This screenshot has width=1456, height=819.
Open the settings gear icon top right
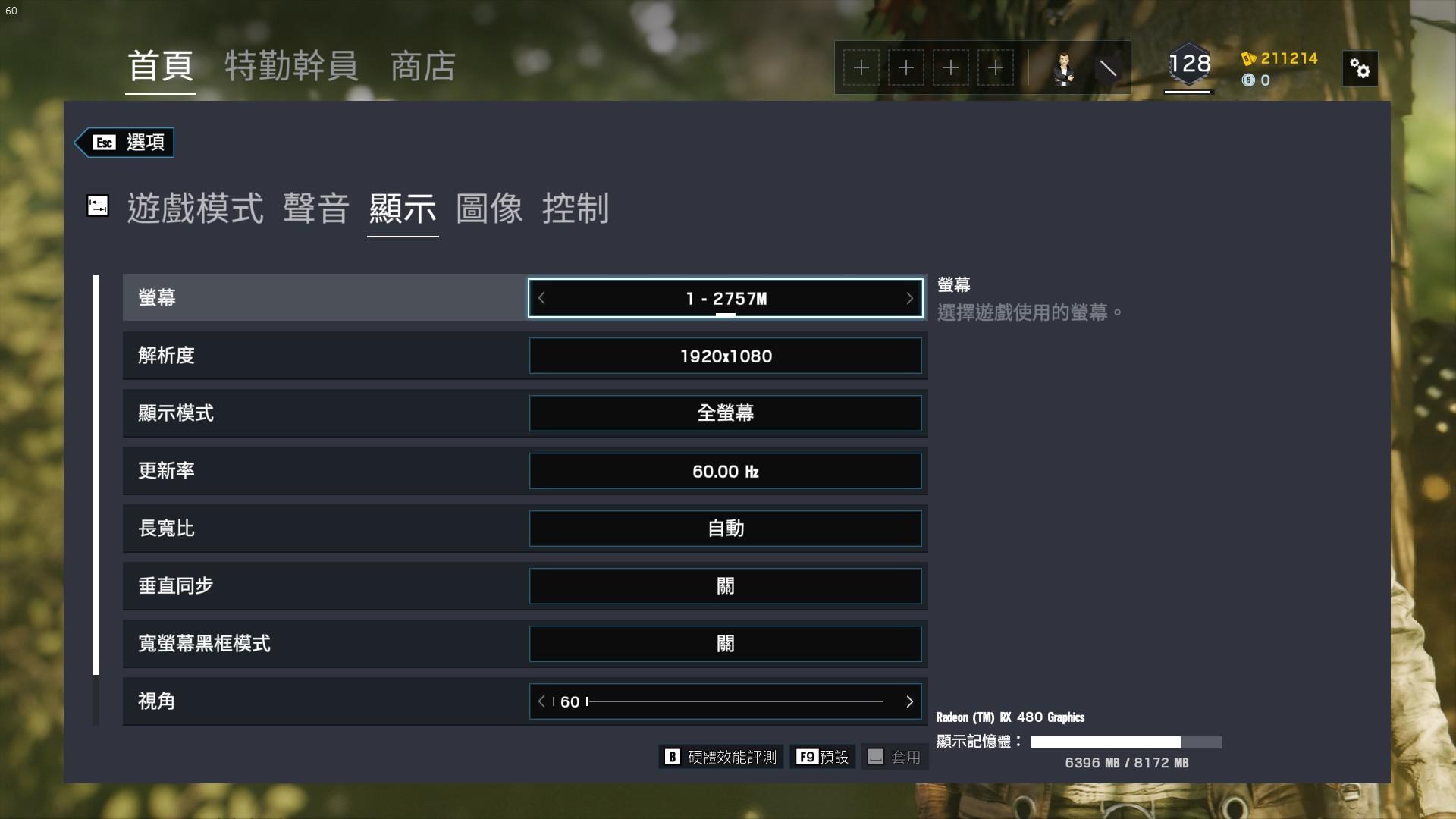point(1360,68)
